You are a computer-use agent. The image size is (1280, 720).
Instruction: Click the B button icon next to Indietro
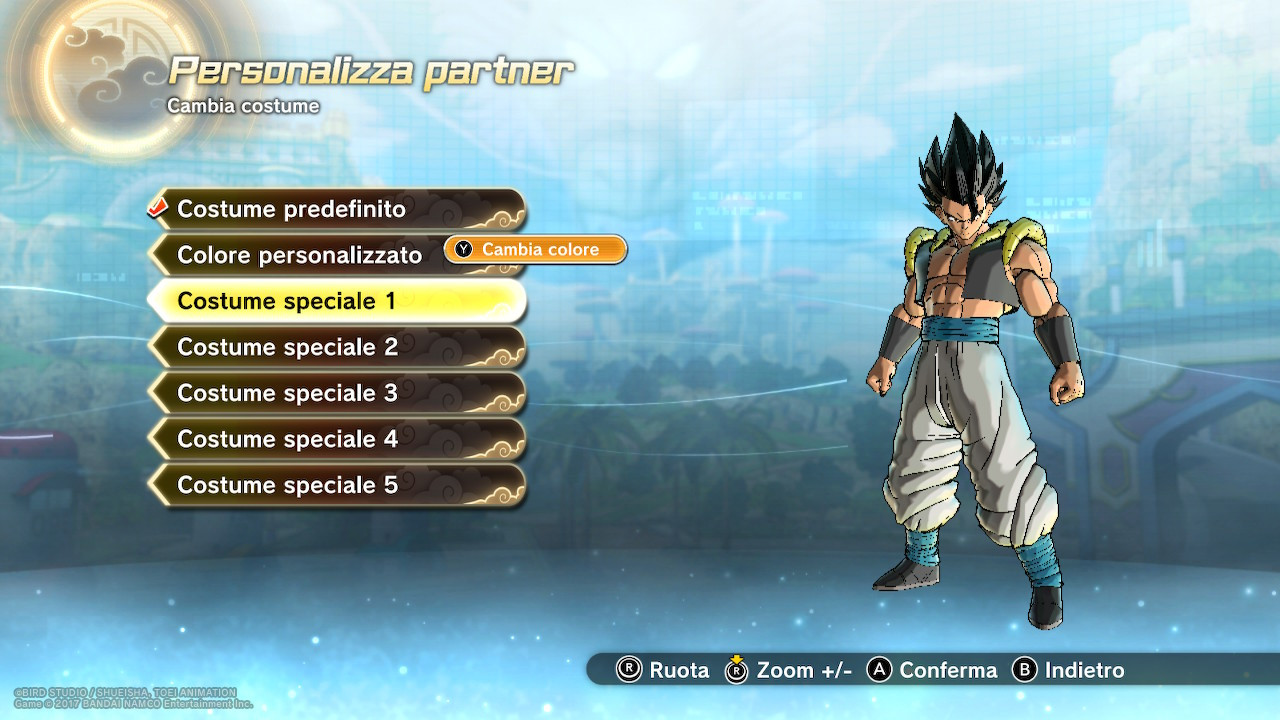pos(1023,671)
